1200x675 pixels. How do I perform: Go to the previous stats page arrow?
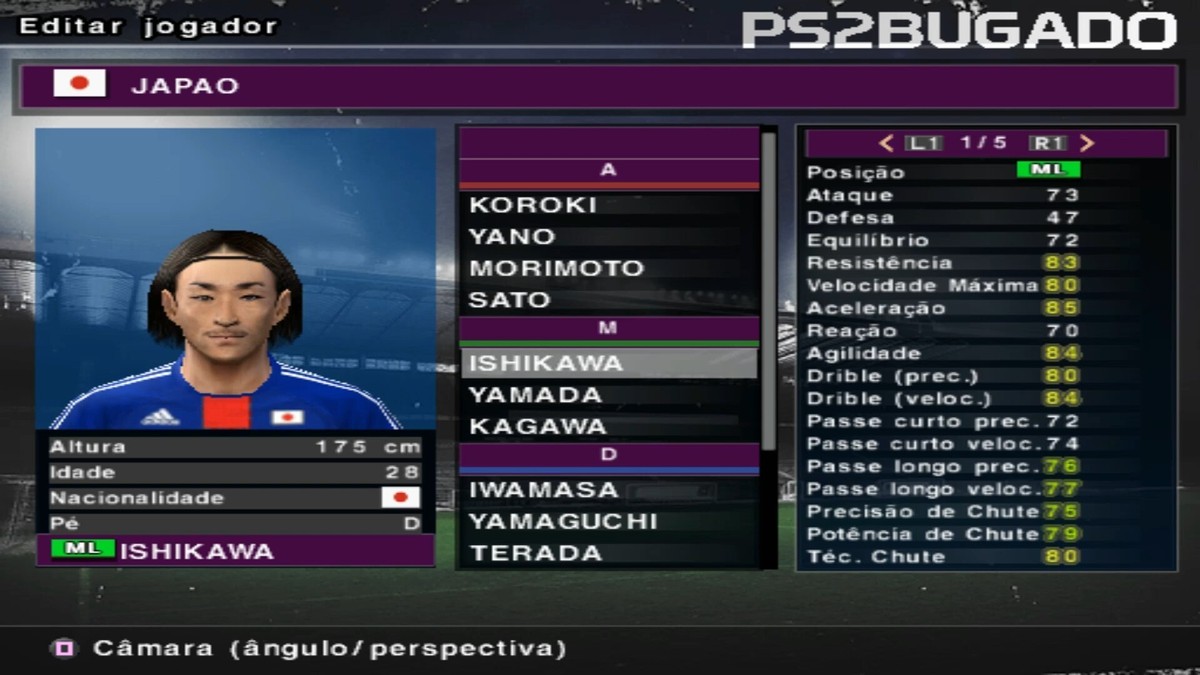(886, 143)
